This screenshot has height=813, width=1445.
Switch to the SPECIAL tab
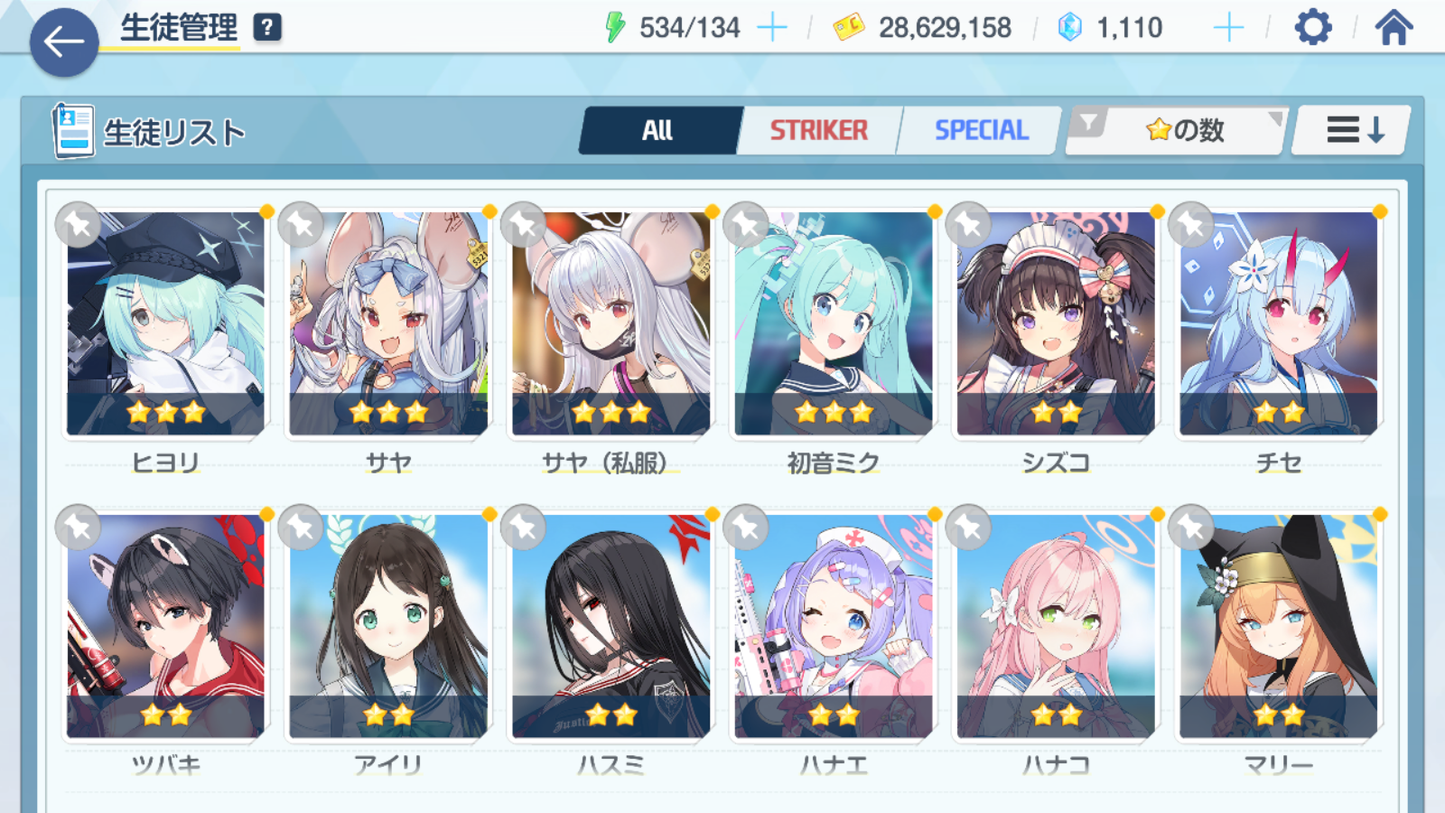[980, 131]
